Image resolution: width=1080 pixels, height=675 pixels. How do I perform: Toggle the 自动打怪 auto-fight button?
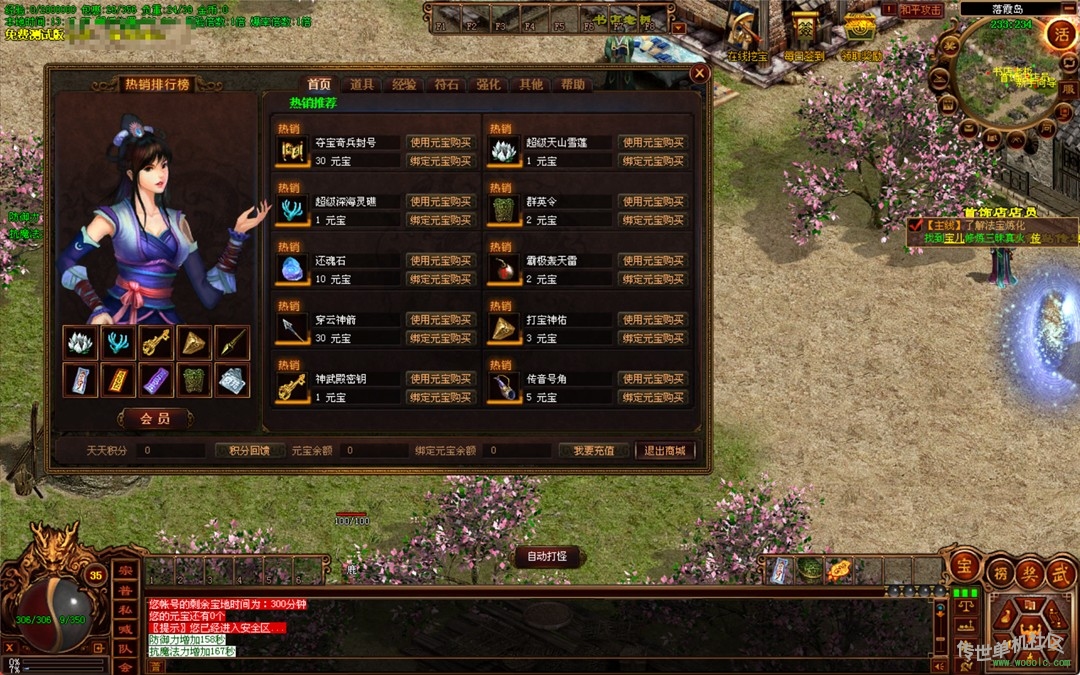(547, 556)
